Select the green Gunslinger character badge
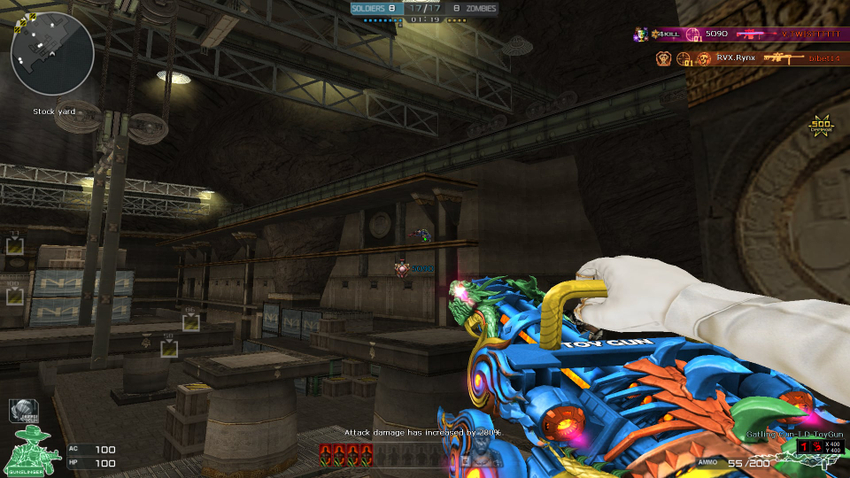 33,450
